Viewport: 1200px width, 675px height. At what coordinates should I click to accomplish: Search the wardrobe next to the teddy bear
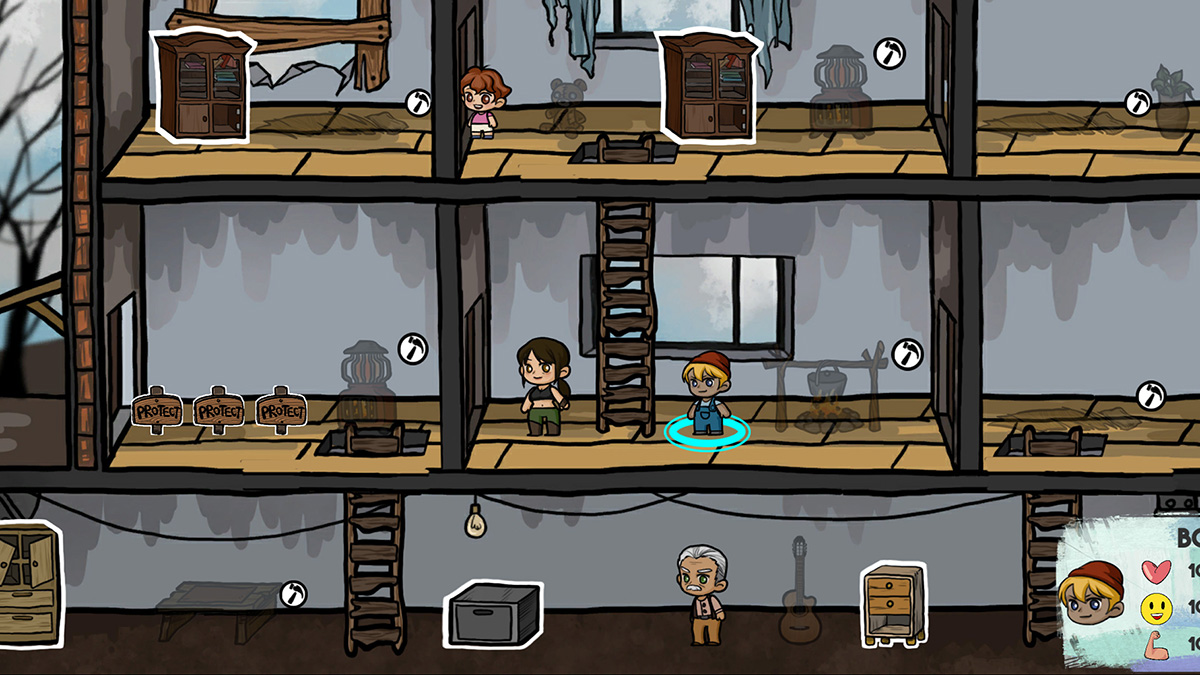point(706,86)
